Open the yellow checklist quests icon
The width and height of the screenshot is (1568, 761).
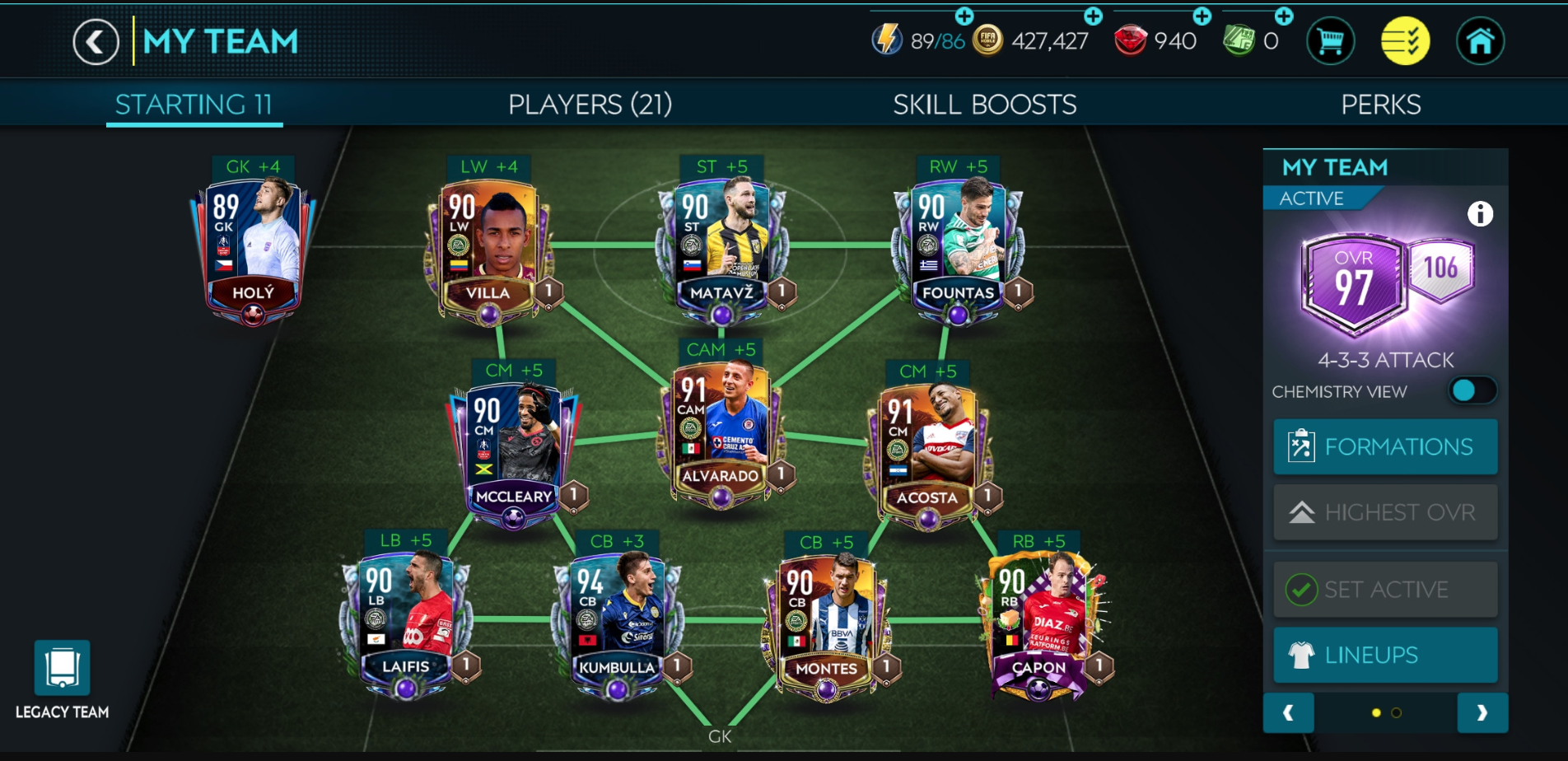(x=1405, y=41)
